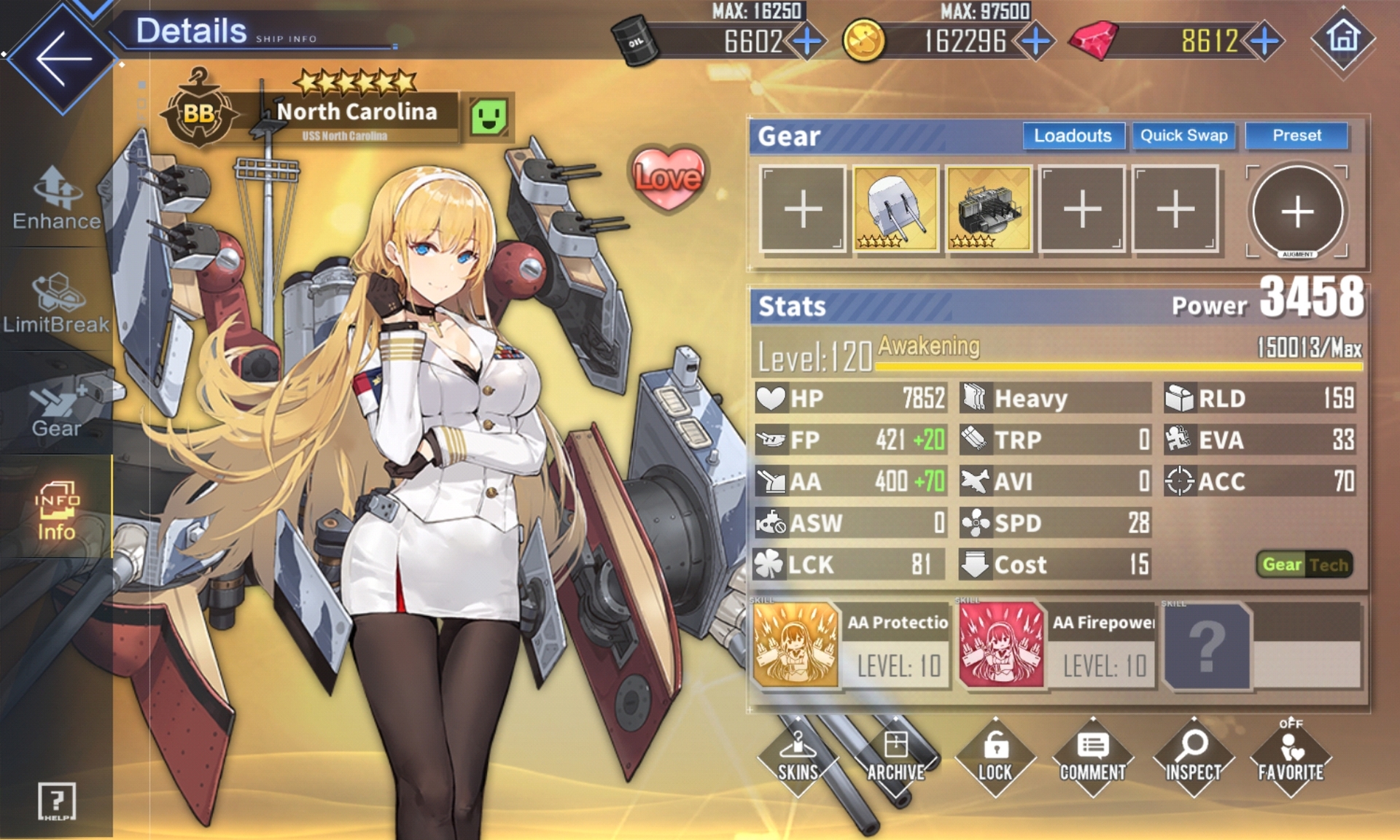
Task: Switch the stats view to Tech
Action: tap(1329, 565)
